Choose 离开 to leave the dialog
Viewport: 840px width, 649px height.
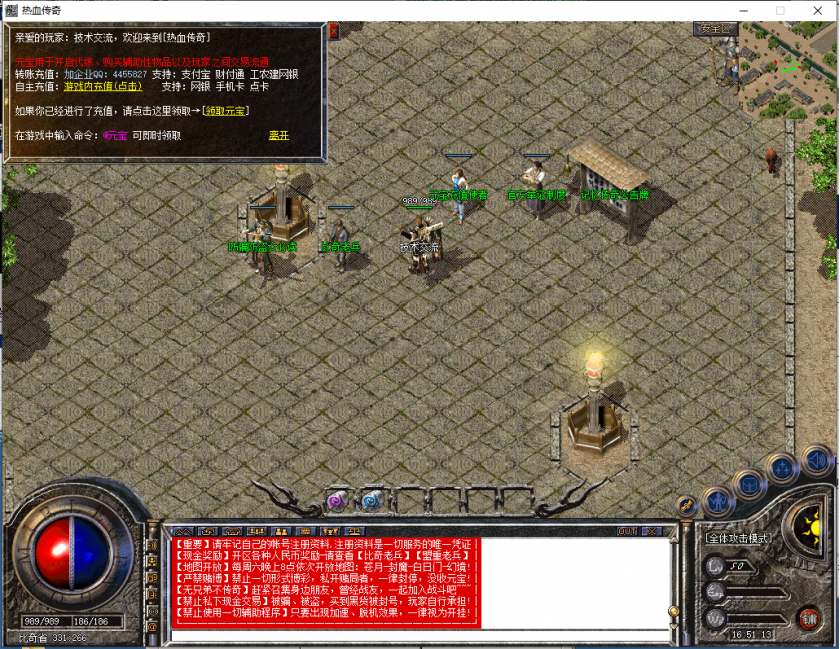point(278,135)
